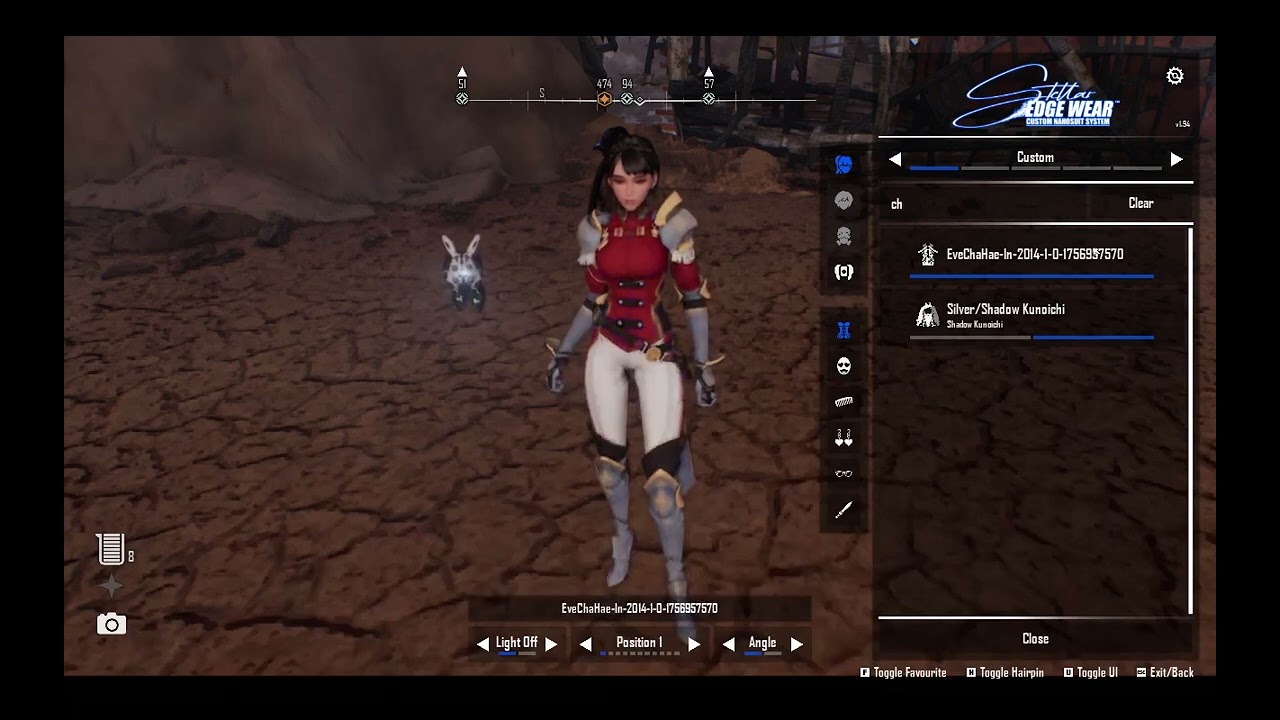1280x720 pixels.
Task: Close the Edge Wear panel
Action: [x=1035, y=639]
